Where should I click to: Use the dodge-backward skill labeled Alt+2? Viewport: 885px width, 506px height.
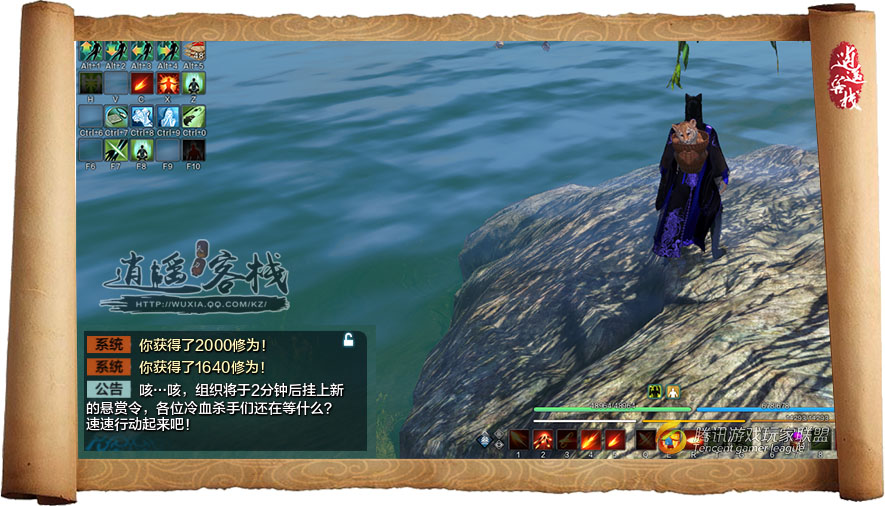(x=117, y=51)
